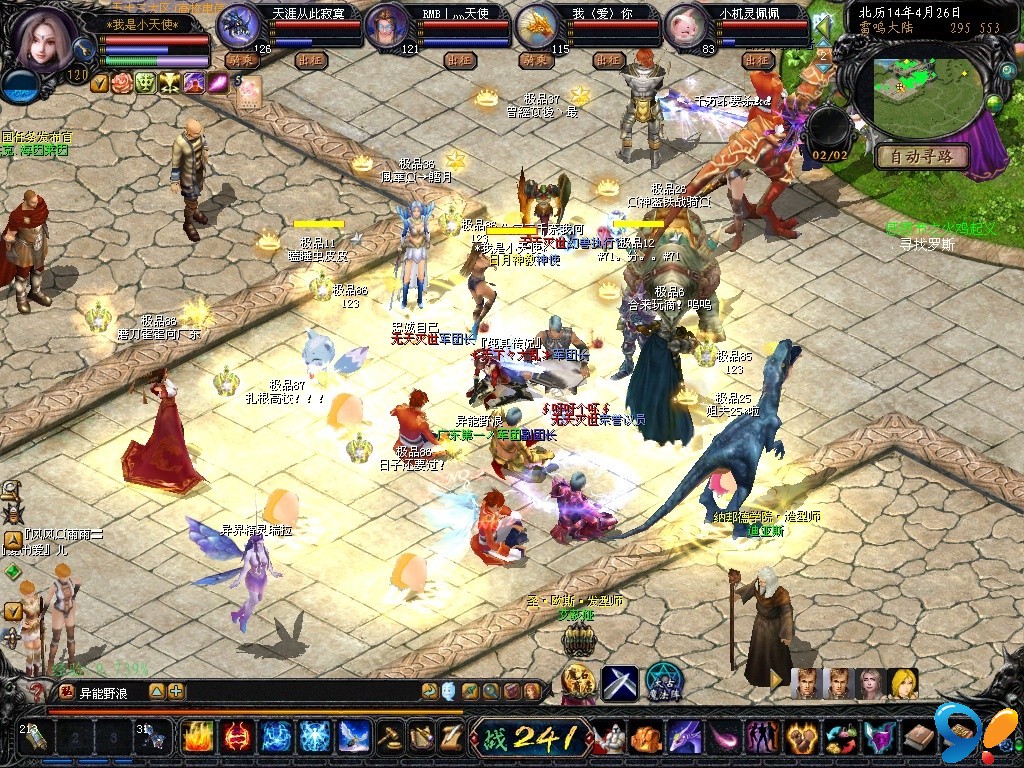Viewport: 1024px width, 768px height.
Task: Select the blonde character portrait at bottom right
Action: click(903, 683)
